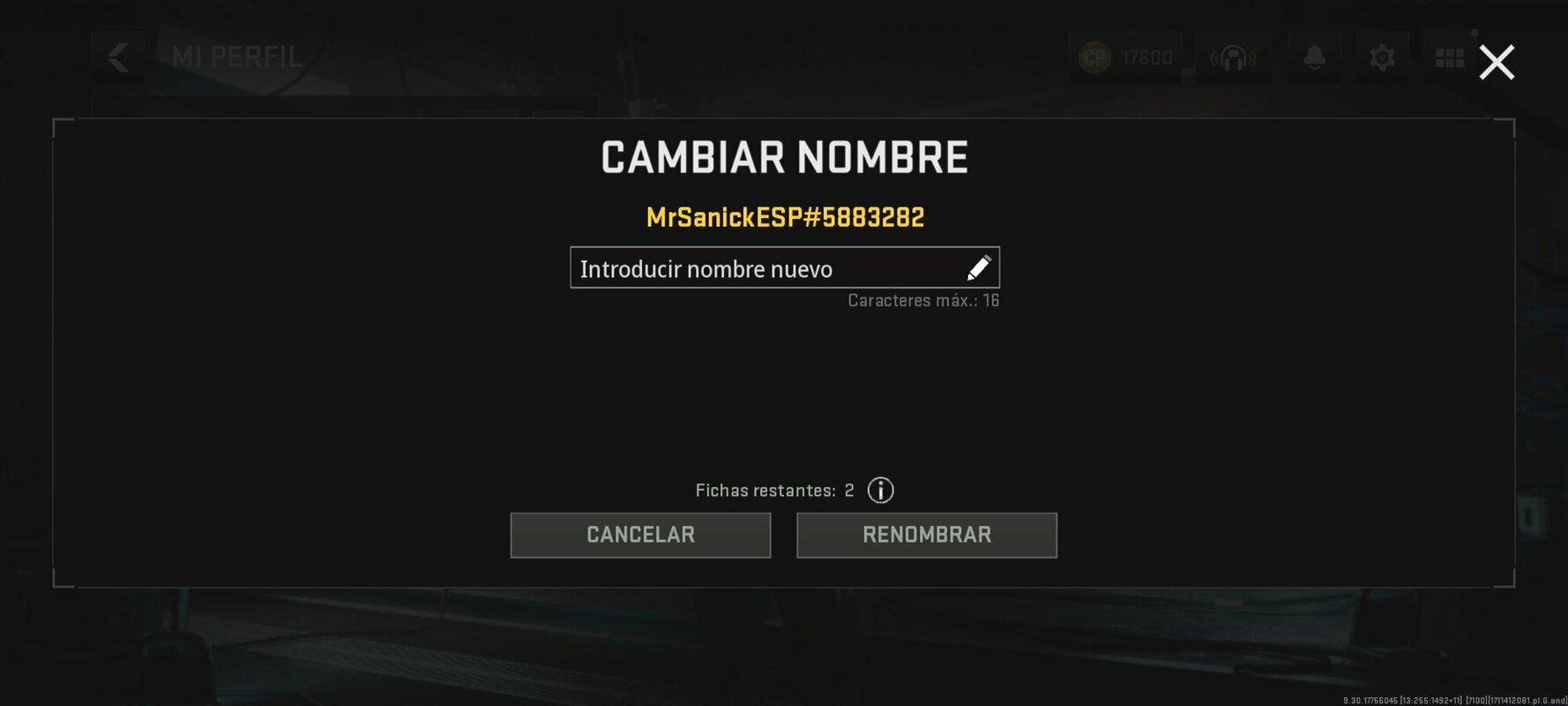Dismiss the dialog with the X
This screenshot has height=706, width=1568.
click(x=1497, y=62)
